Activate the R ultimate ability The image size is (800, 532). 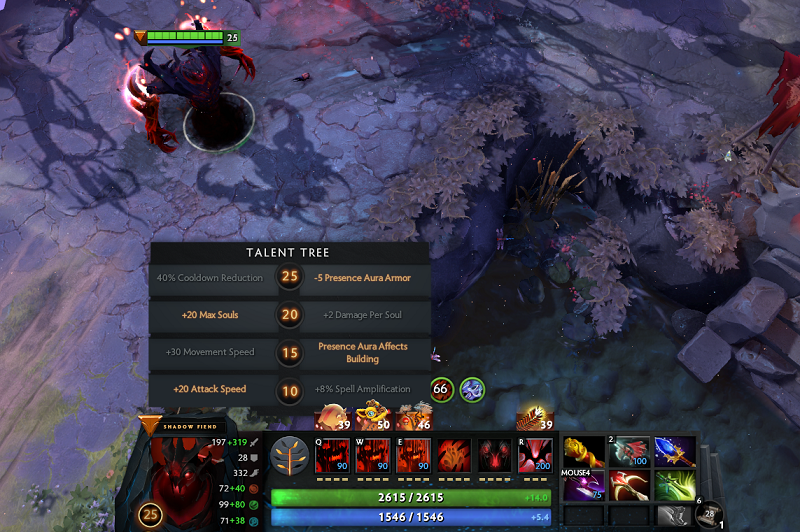coord(534,456)
